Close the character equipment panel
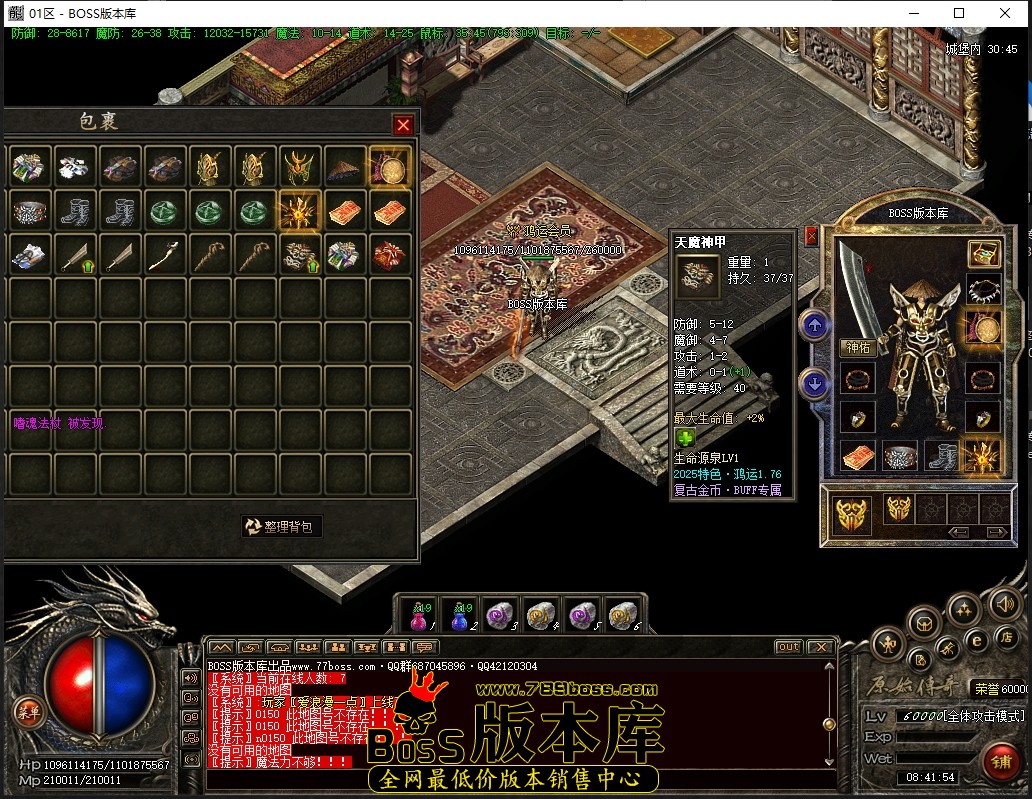This screenshot has height=799, width=1032. [811, 236]
